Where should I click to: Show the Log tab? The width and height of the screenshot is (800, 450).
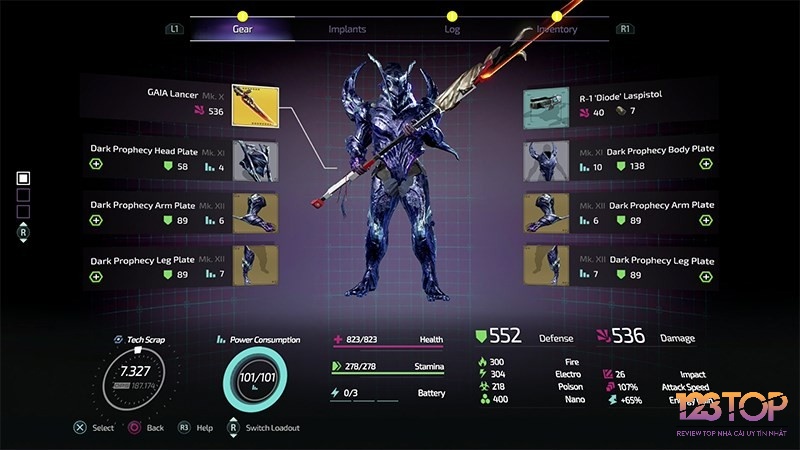click(x=452, y=29)
